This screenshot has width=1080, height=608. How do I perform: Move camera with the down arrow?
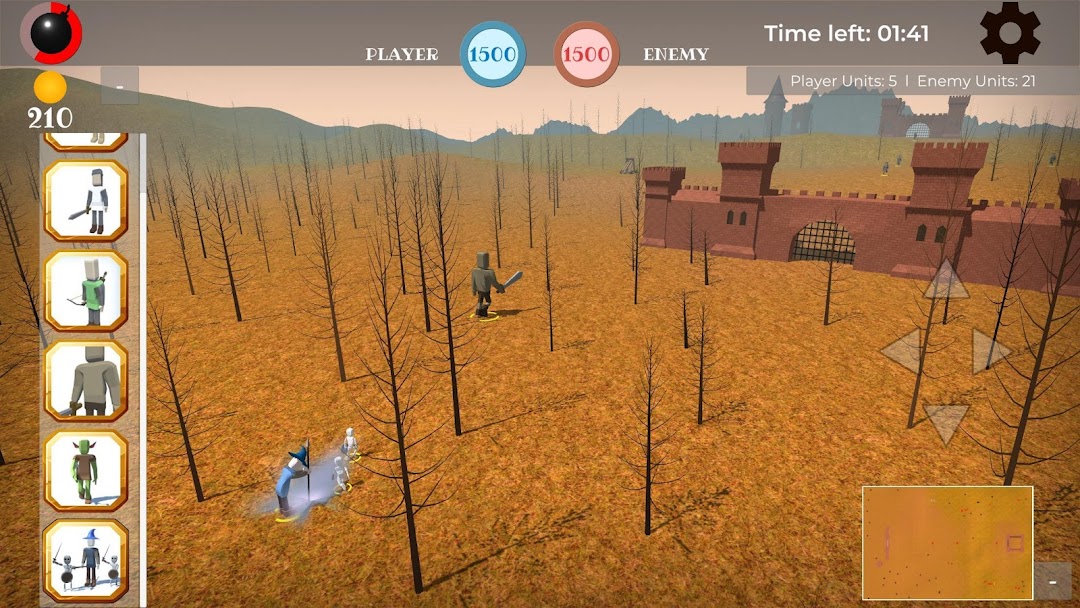[x=945, y=421]
